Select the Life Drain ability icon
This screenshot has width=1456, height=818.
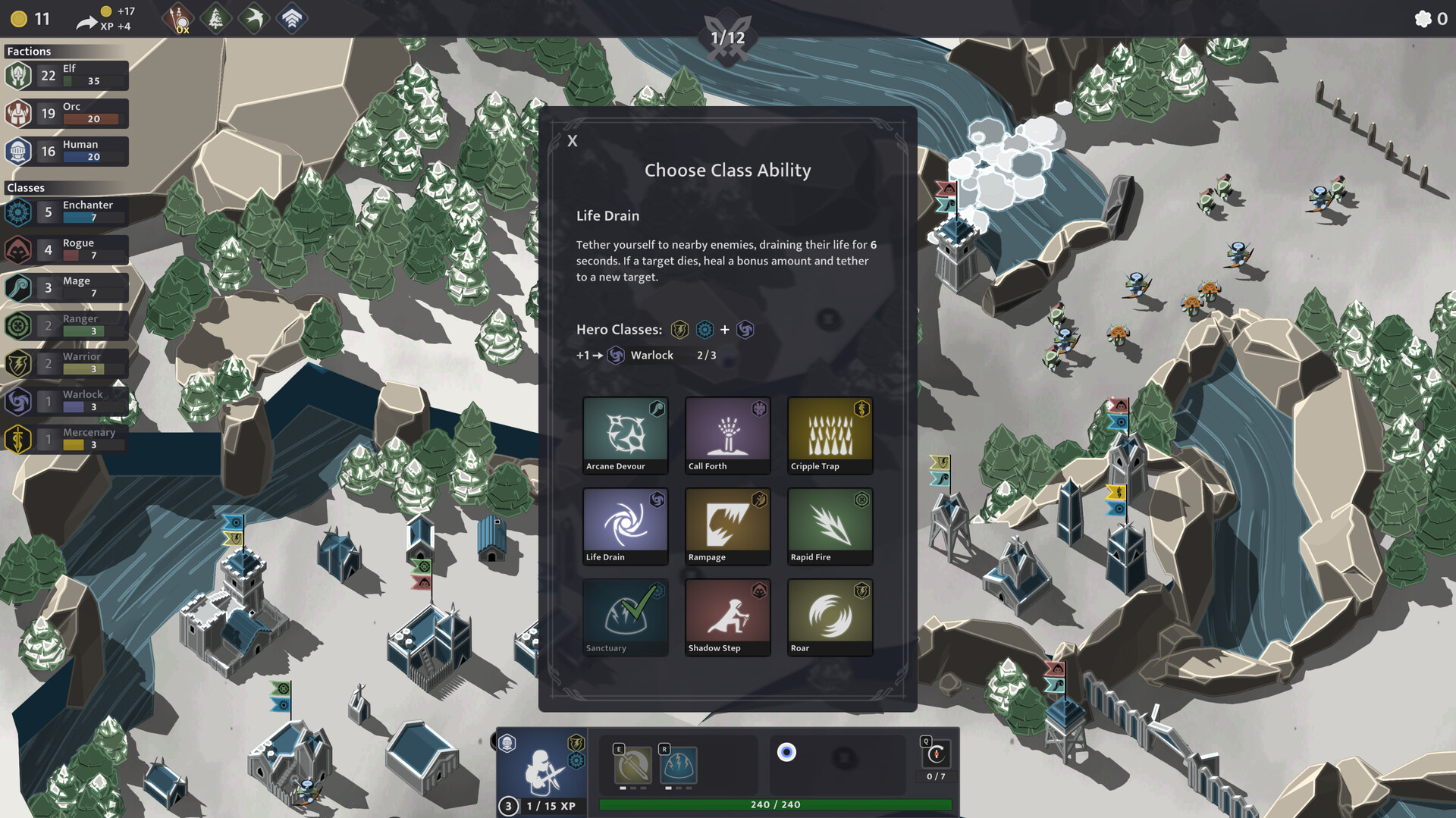point(624,523)
